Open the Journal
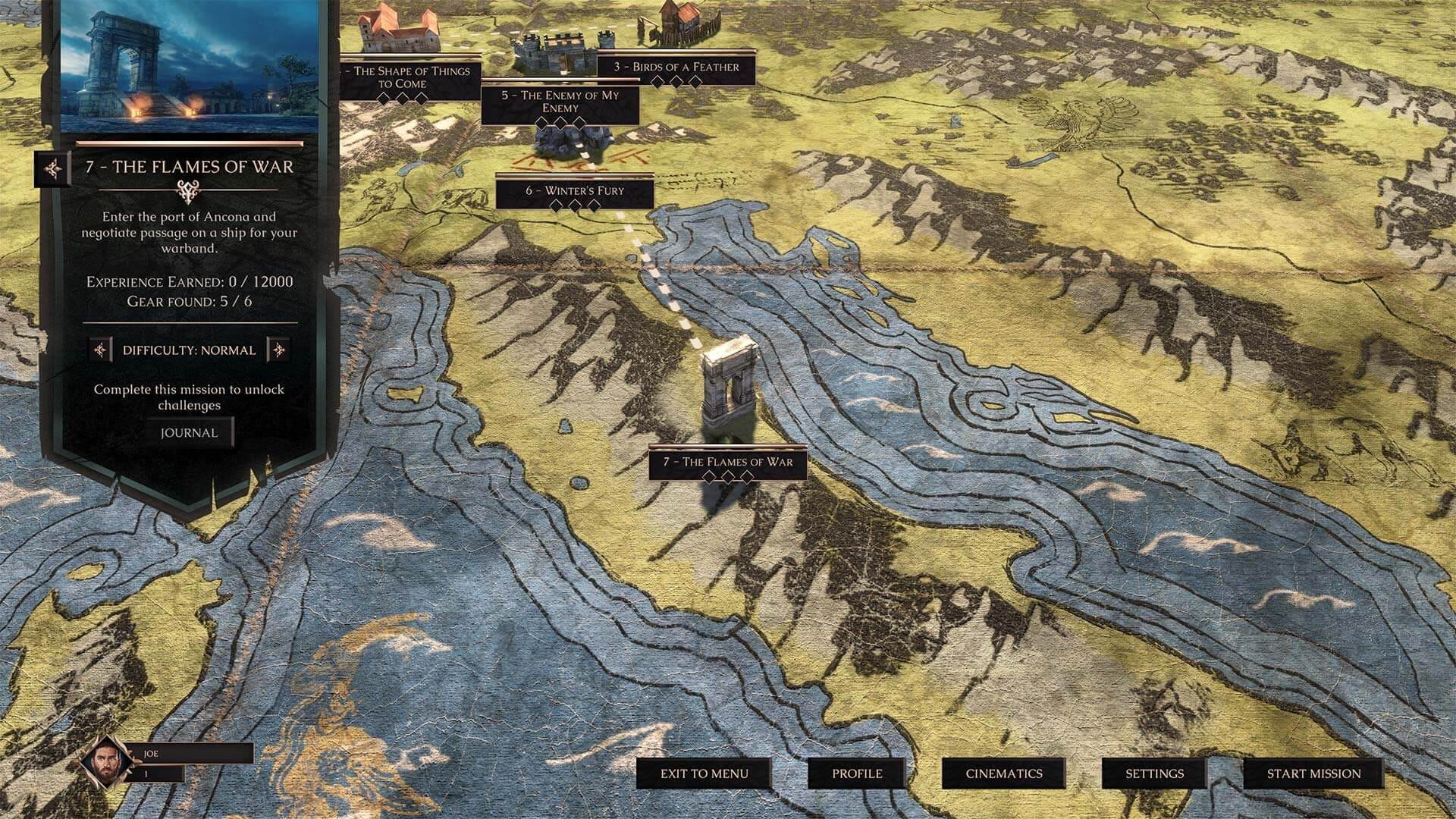Image resolution: width=1456 pixels, height=819 pixels. [x=188, y=432]
